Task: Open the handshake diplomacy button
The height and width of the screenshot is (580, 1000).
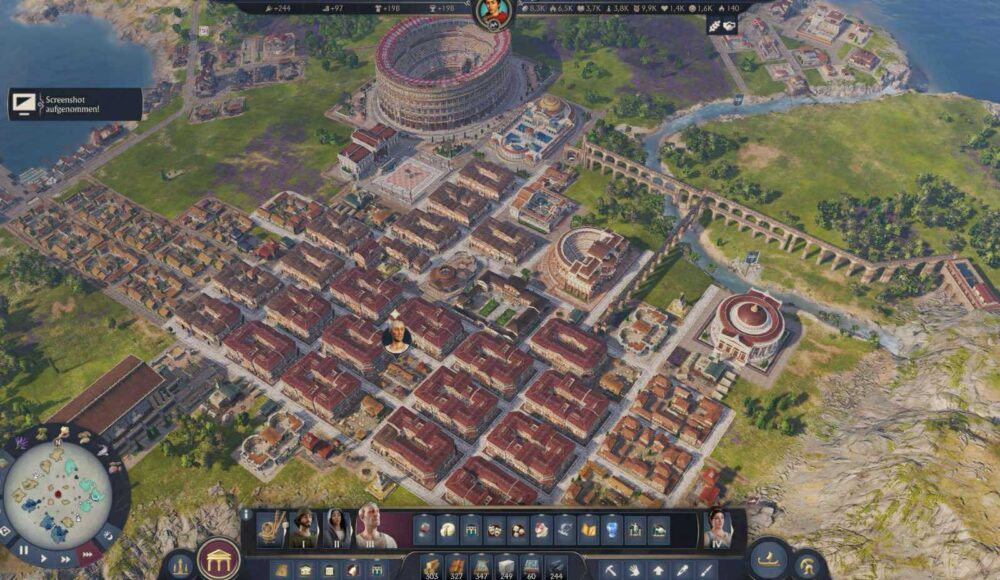Action: tap(722, 26)
